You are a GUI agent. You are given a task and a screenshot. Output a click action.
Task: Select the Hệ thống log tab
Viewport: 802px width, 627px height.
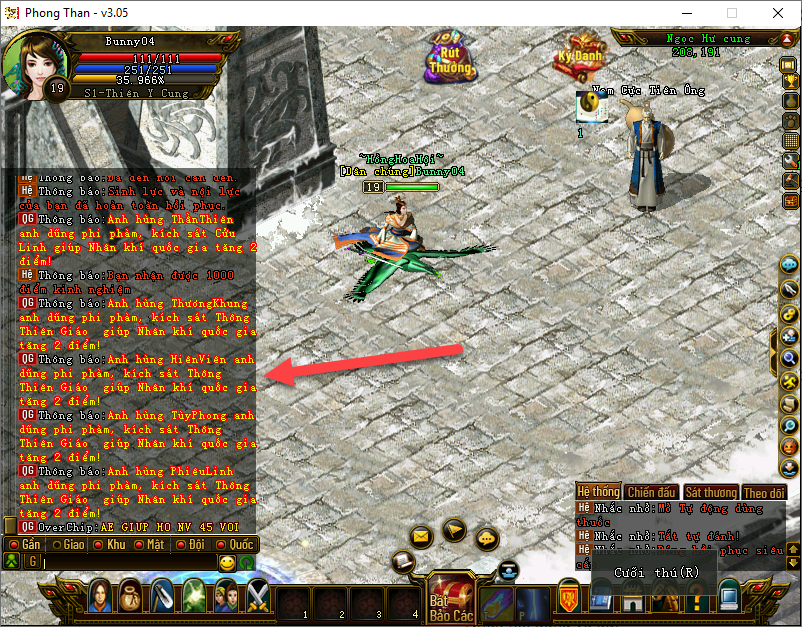[x=598, y=492]
